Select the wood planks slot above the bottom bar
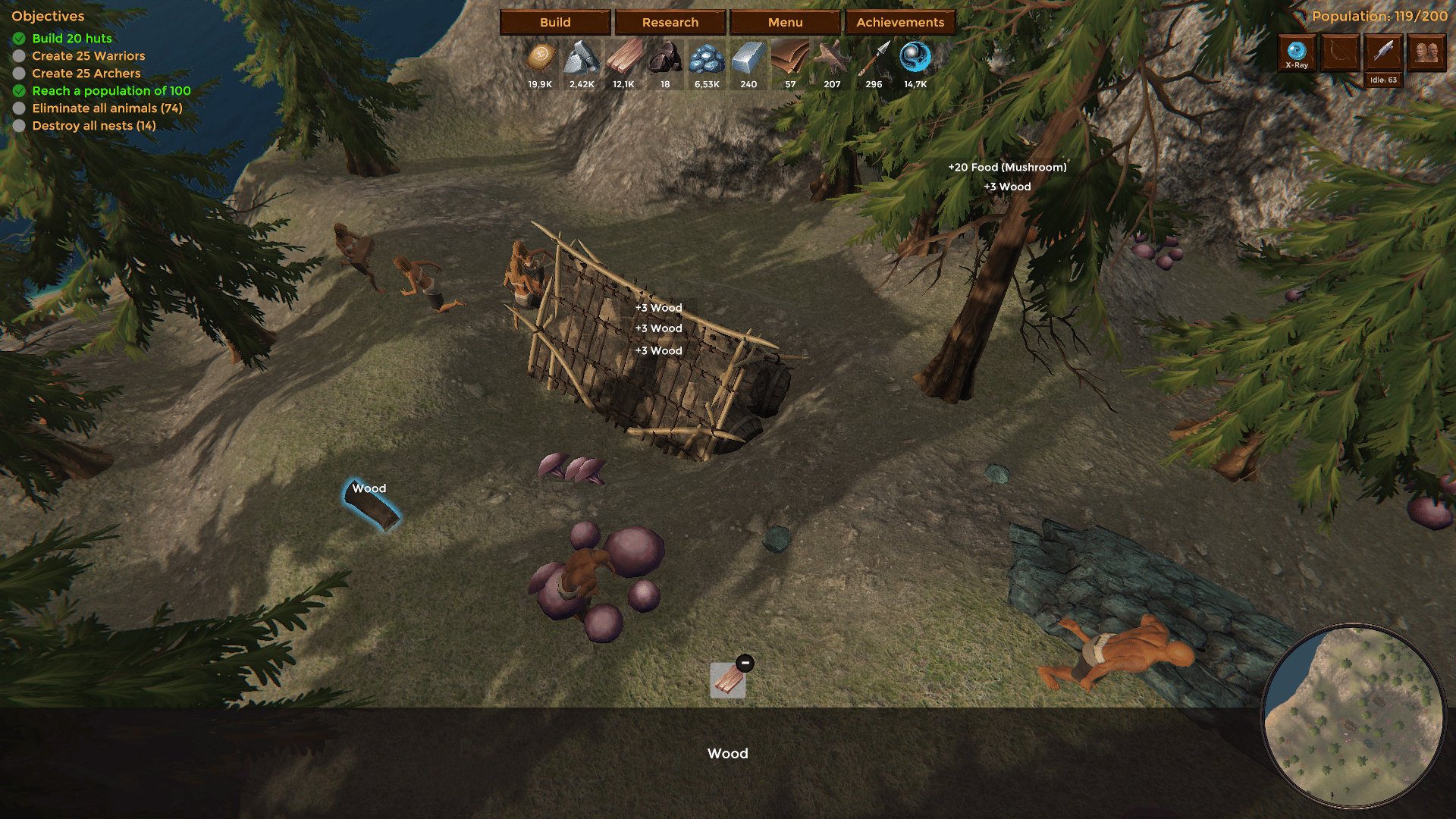The width and height of the screenshot is (1456, 819). point(727,680)
